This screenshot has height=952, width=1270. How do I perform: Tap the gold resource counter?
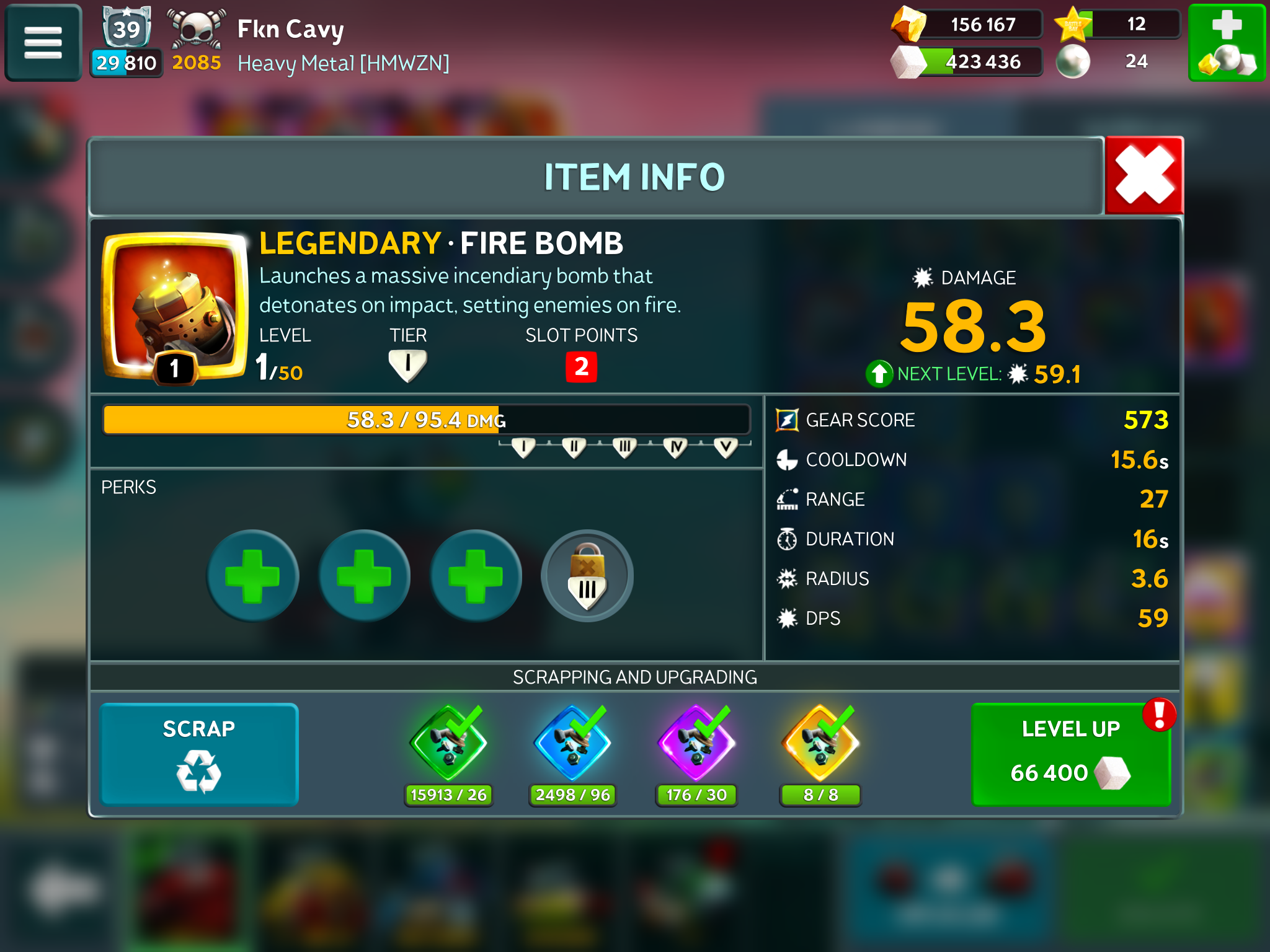(x=967, y=25)
